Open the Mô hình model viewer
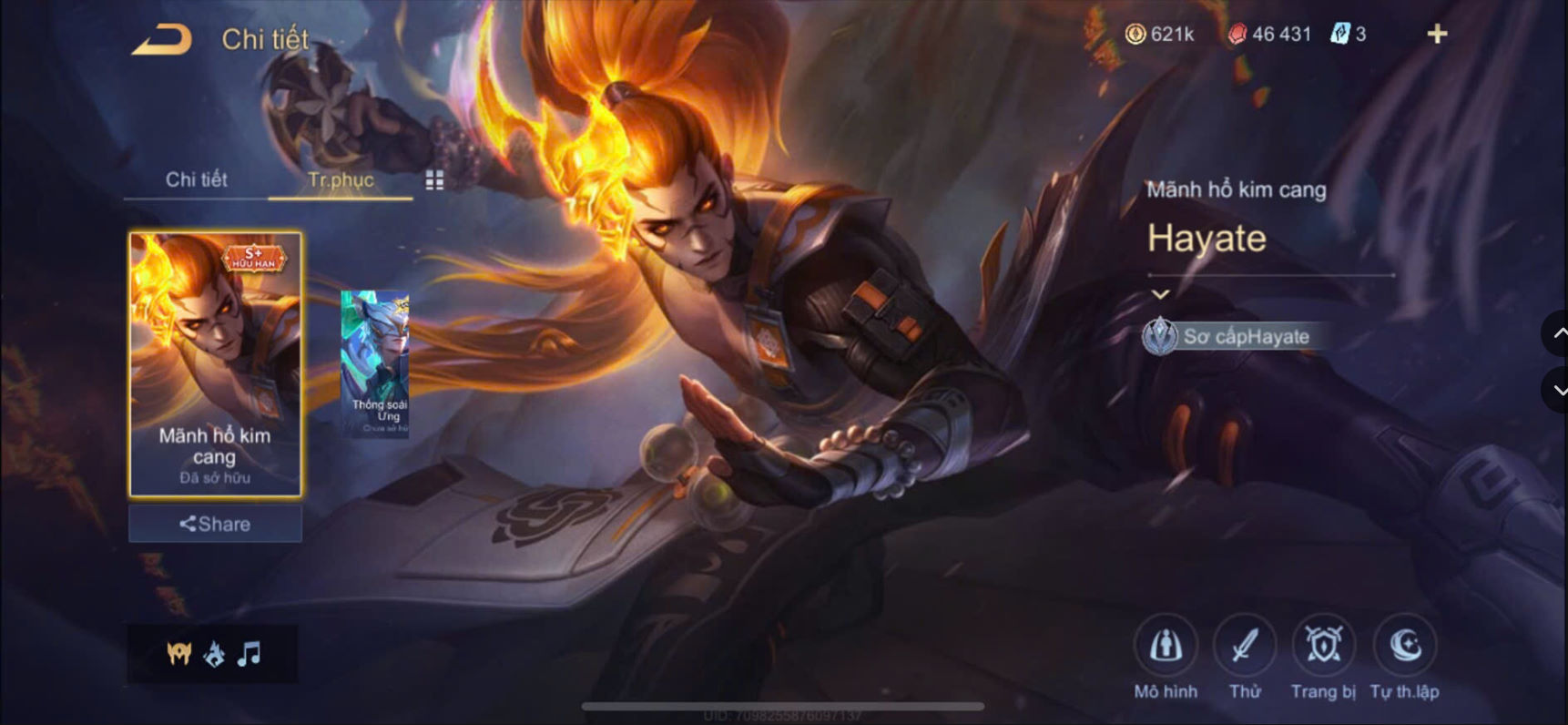 (1166, 648)
